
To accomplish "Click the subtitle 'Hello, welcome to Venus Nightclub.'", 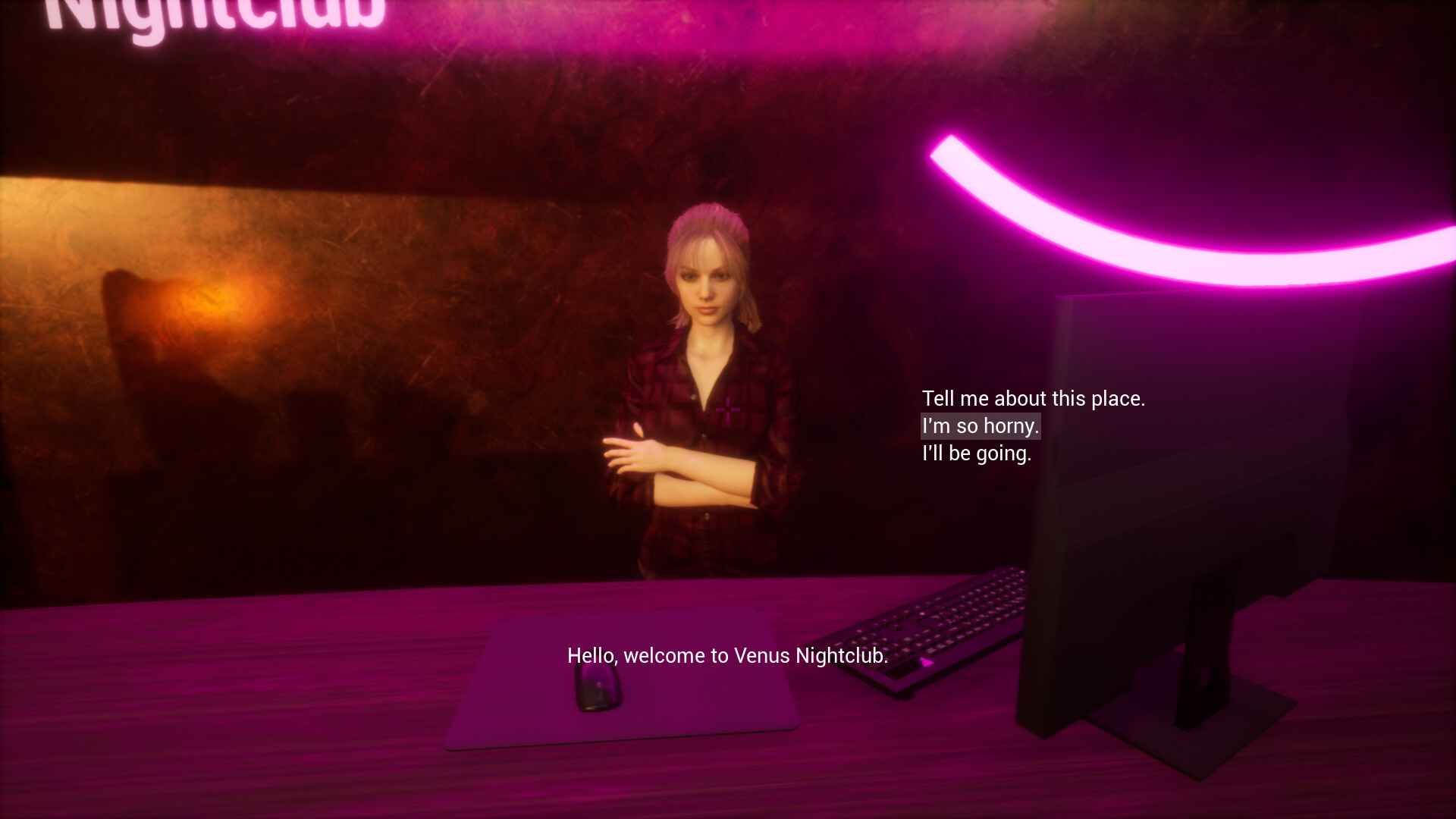I will pos(726,655).
